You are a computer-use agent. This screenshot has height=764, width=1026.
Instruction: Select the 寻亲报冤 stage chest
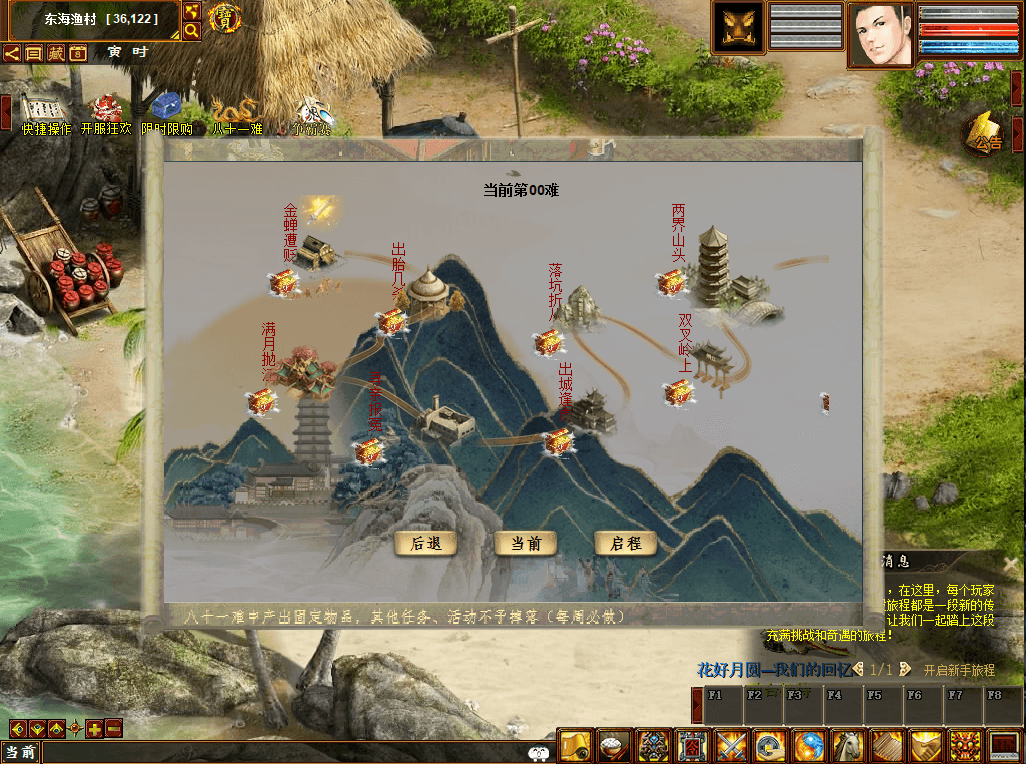(x=370, y=451)
